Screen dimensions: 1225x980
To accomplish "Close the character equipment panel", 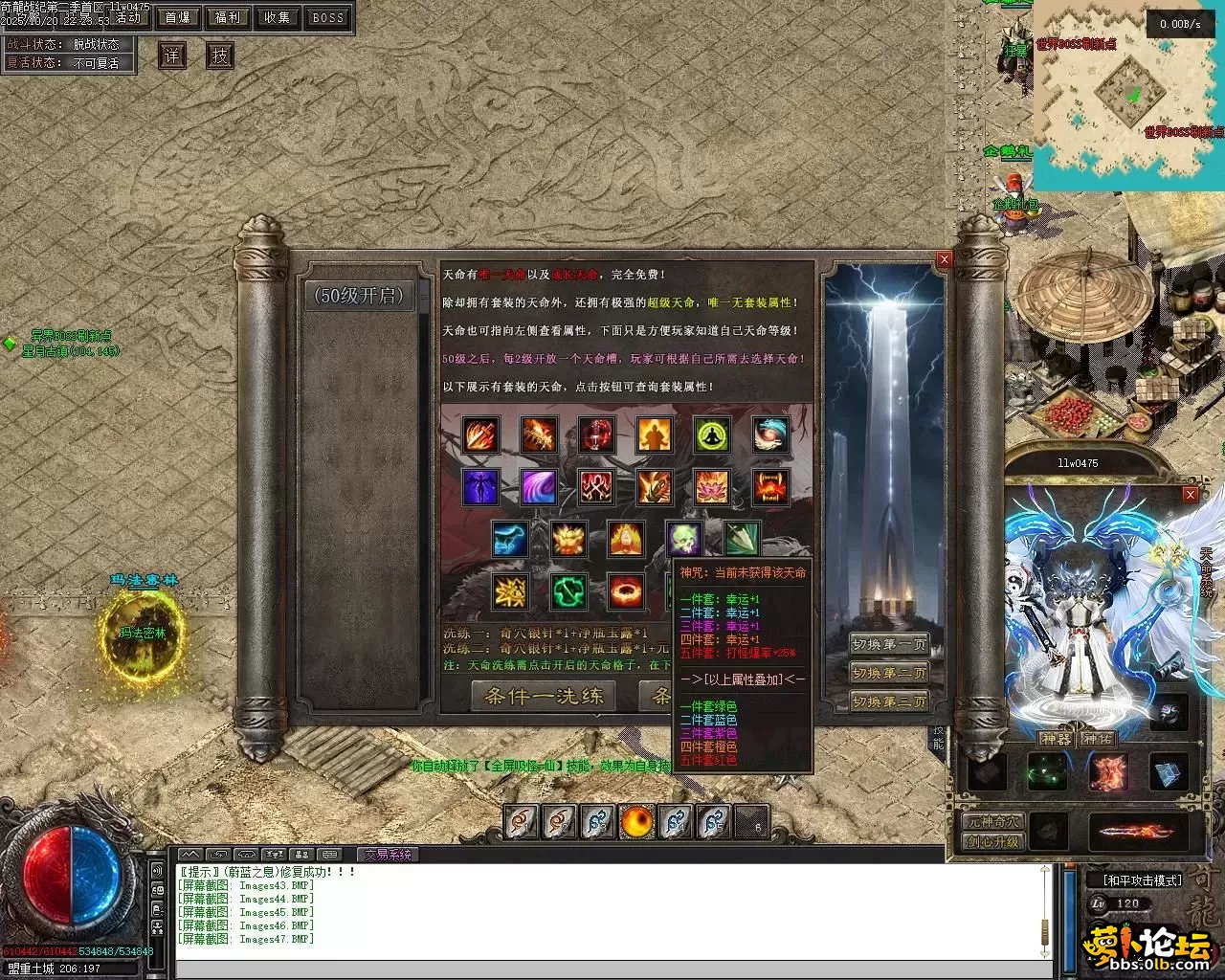I will click(1191, 494).
